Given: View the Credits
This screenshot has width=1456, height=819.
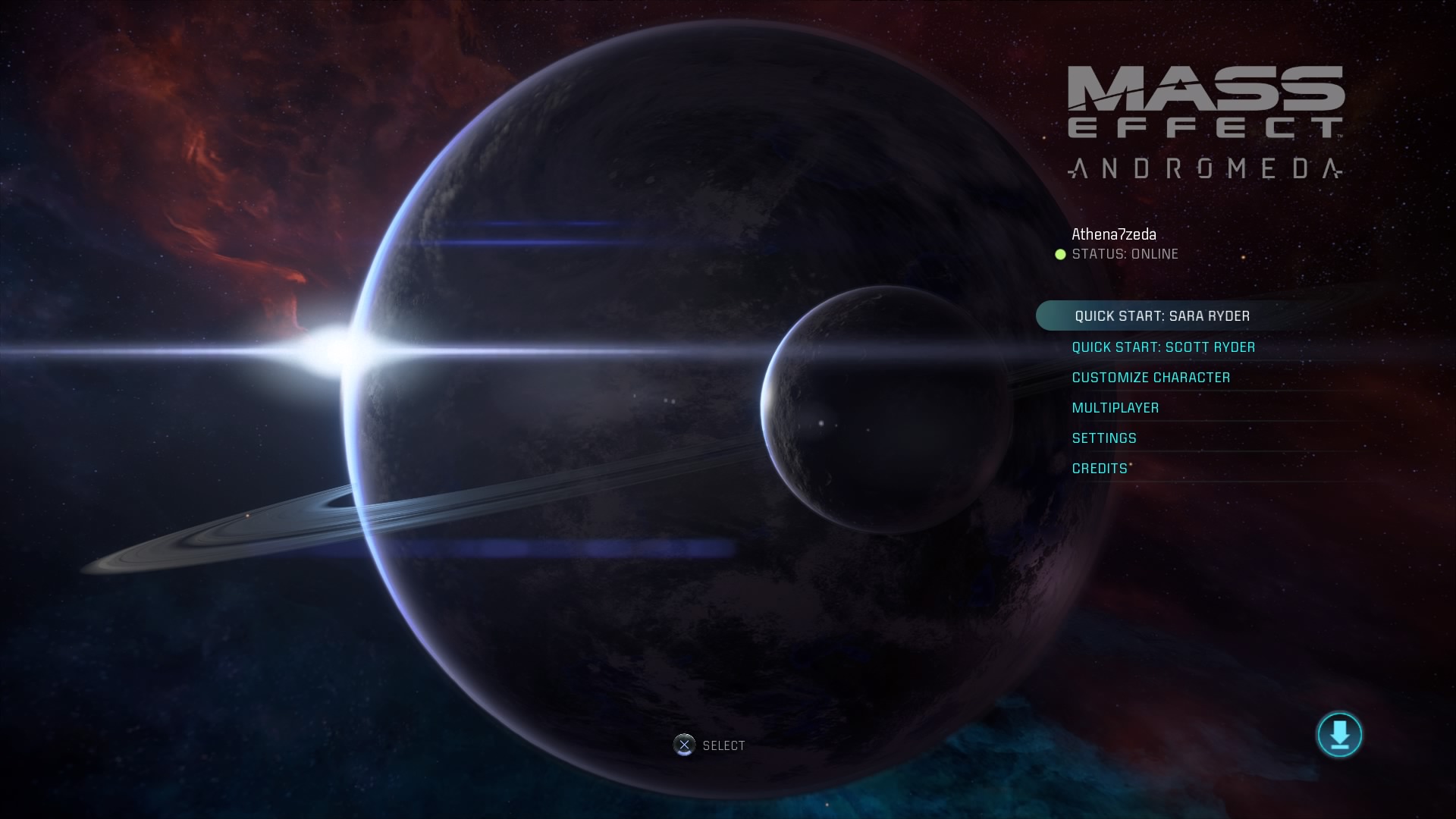Looking at the screenshot, I should [1099, 469].
